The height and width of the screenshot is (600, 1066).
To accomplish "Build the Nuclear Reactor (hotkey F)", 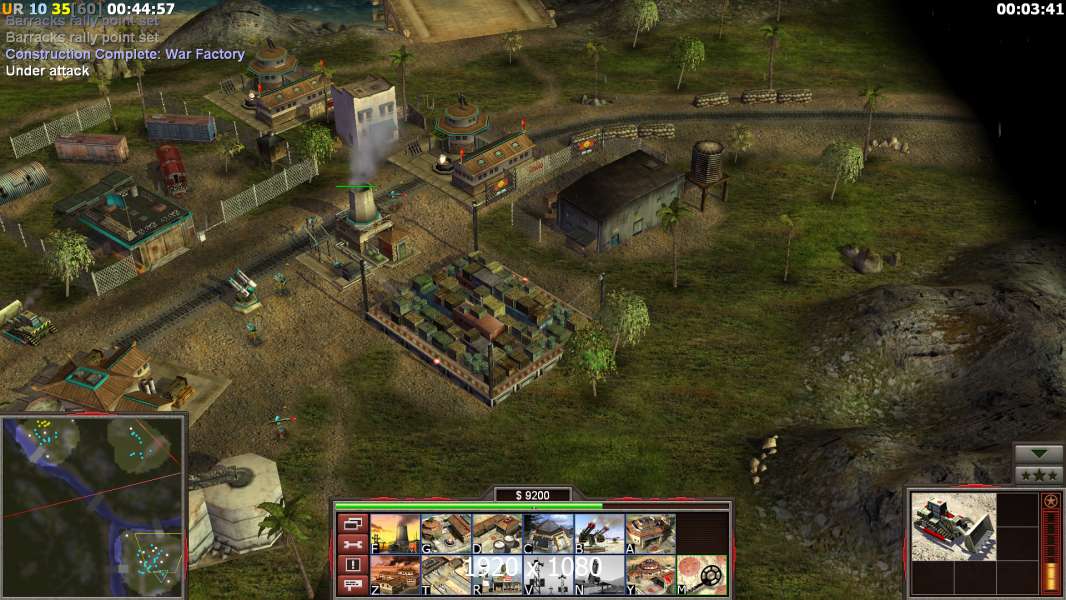I will 395,533.
